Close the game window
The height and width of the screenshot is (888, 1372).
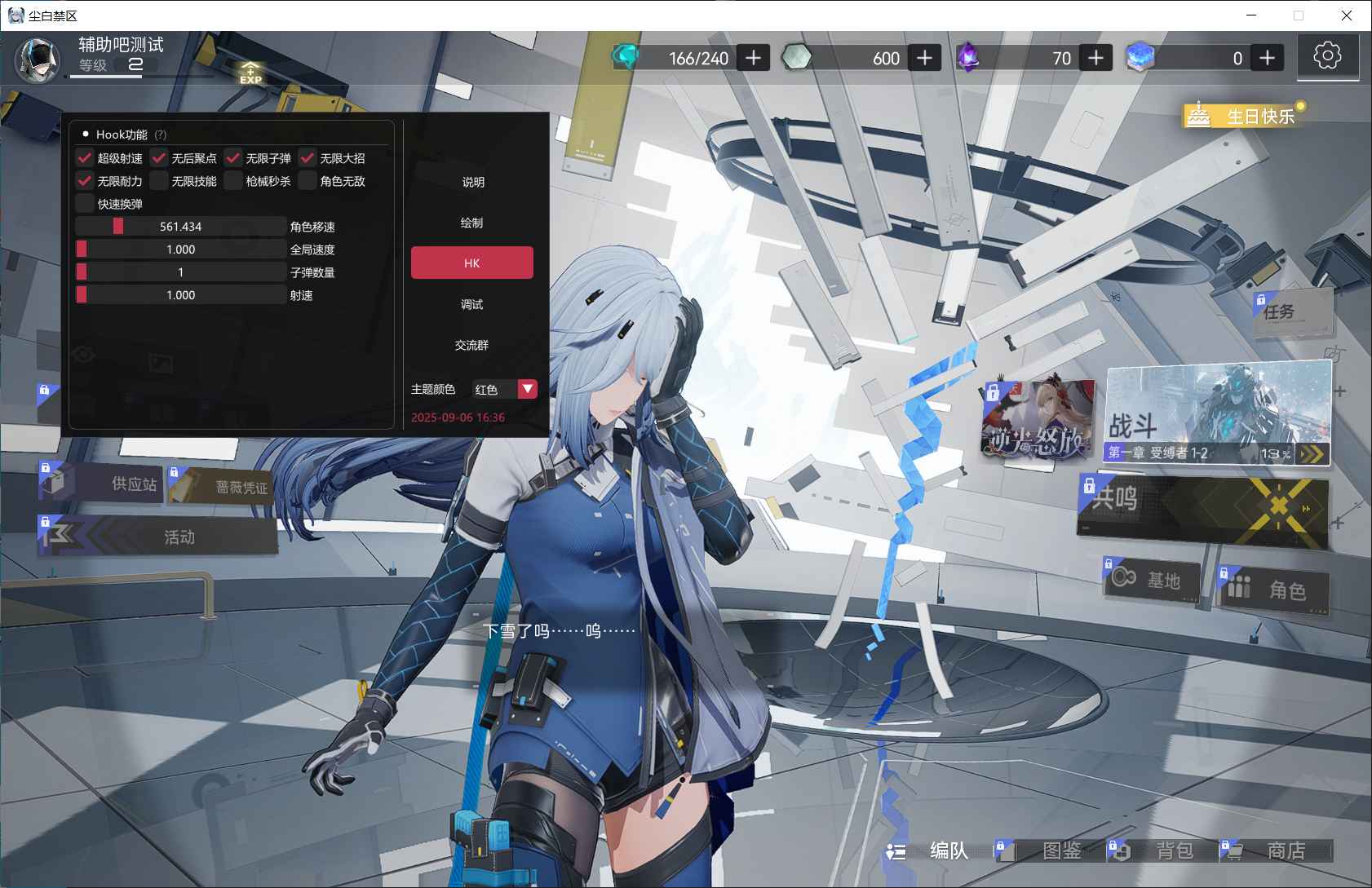click(x=1347, y=15)
